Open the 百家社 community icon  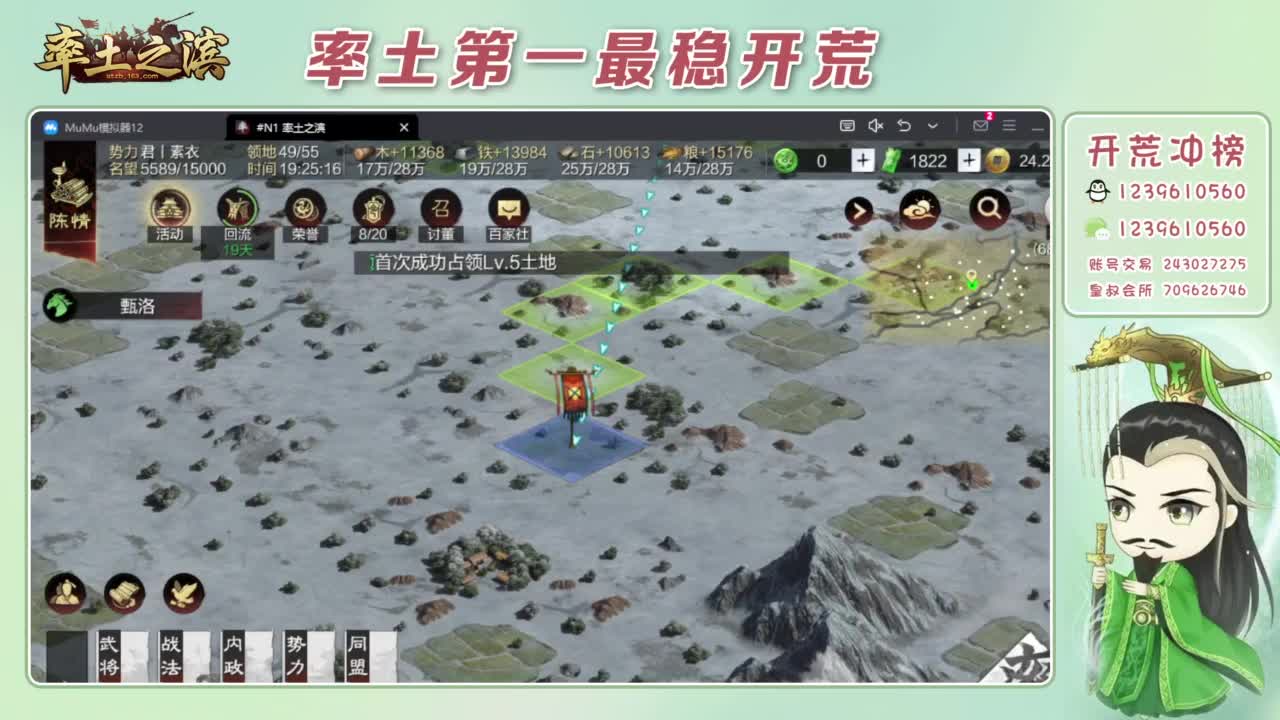pyautogui.click(x=509, y=210)
